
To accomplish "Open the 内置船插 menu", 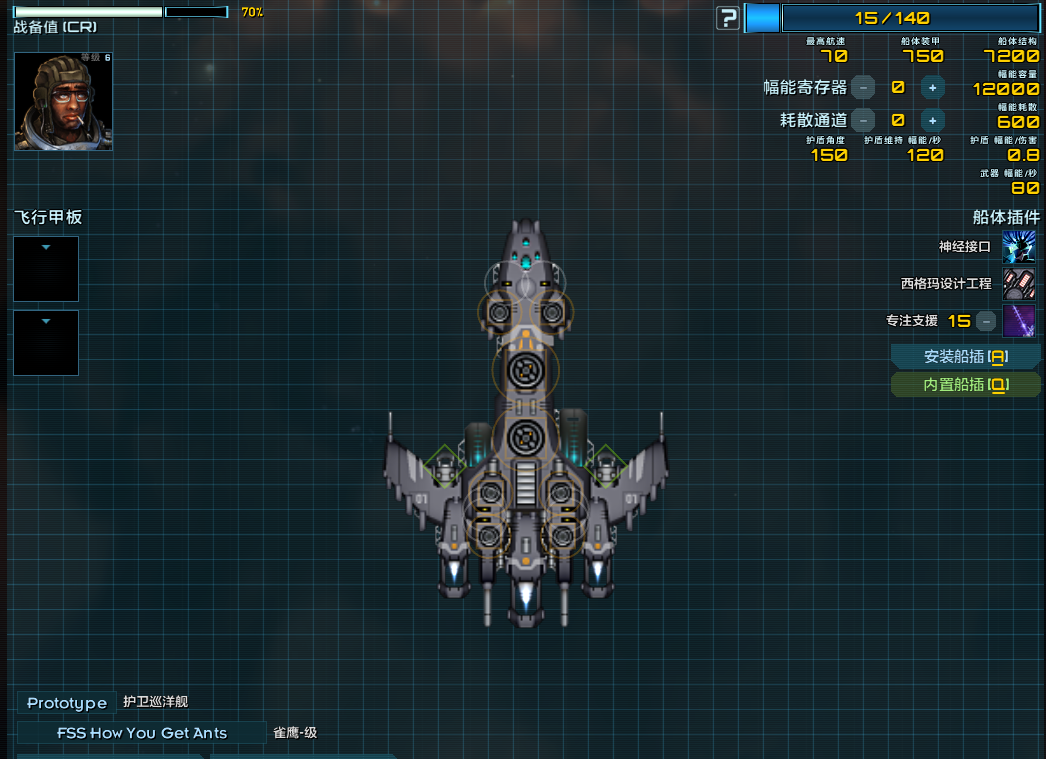I will point(965,385).
